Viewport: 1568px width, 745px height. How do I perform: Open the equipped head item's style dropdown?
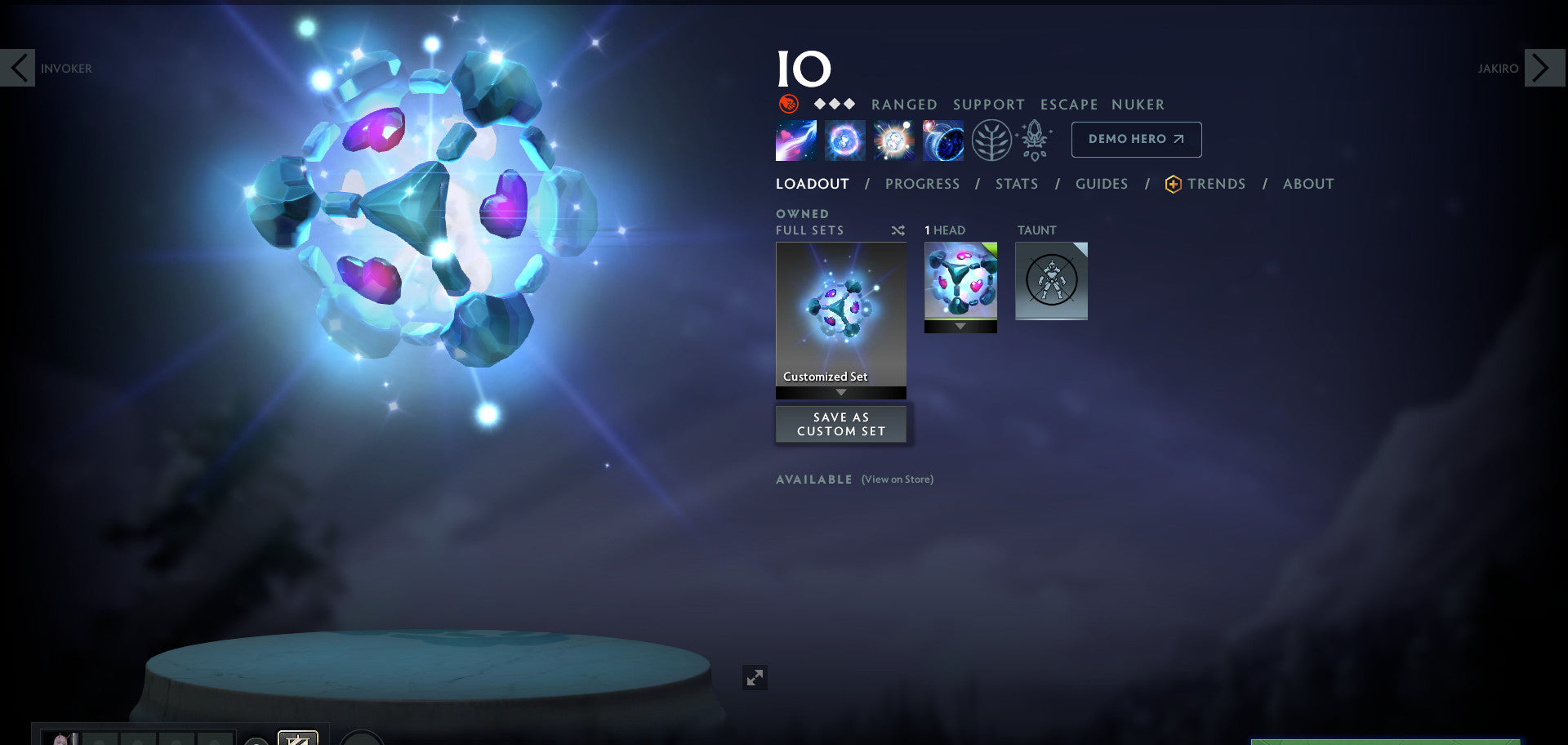tap(960, 326)
